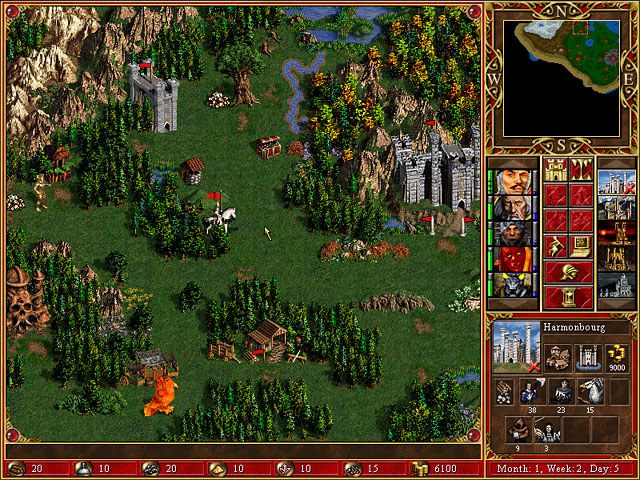Open Adventure Options with the digging figure
The image size is (640, 480).
[555, 245]
